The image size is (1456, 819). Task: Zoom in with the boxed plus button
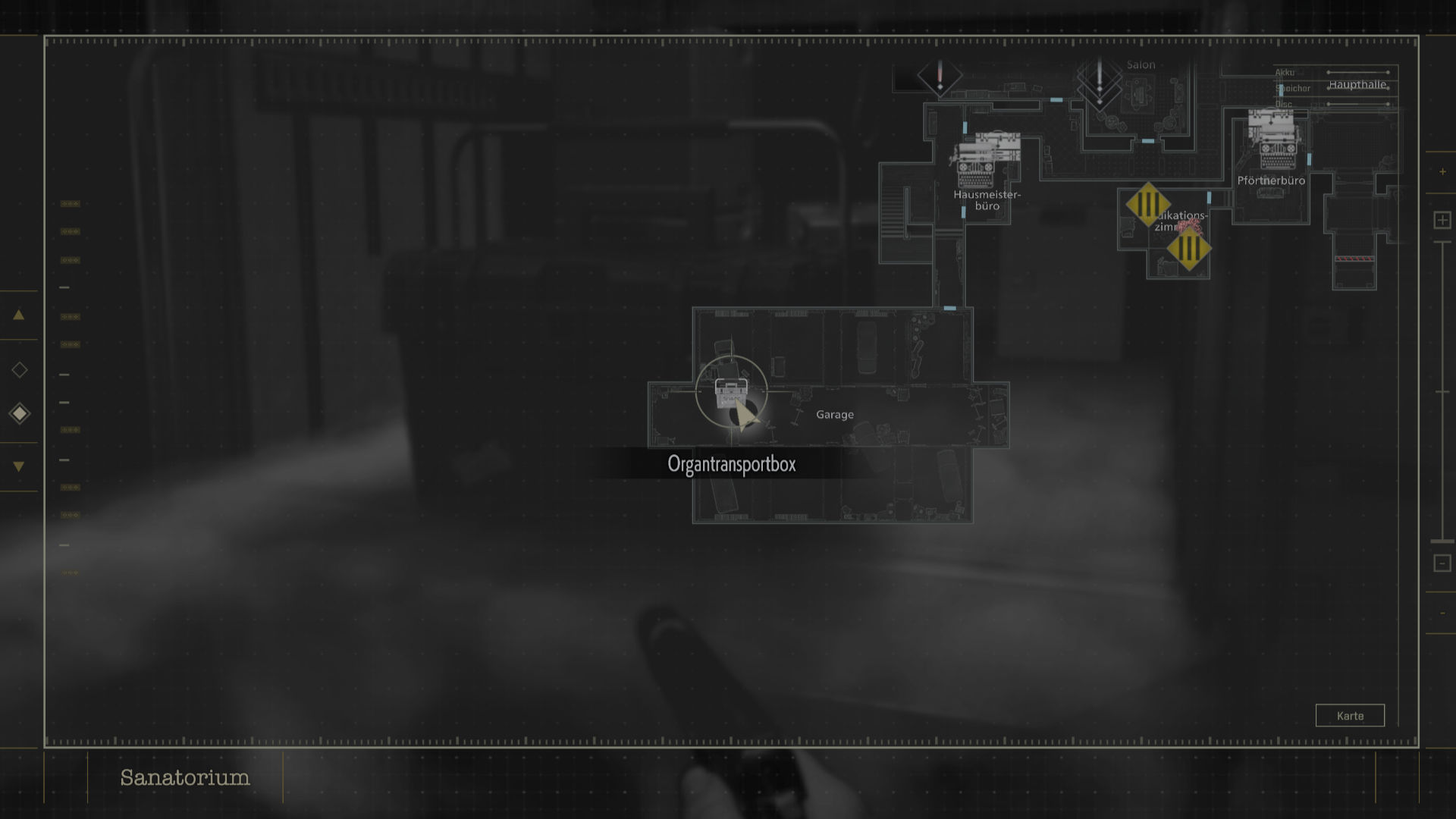(x=1442, y=220)
